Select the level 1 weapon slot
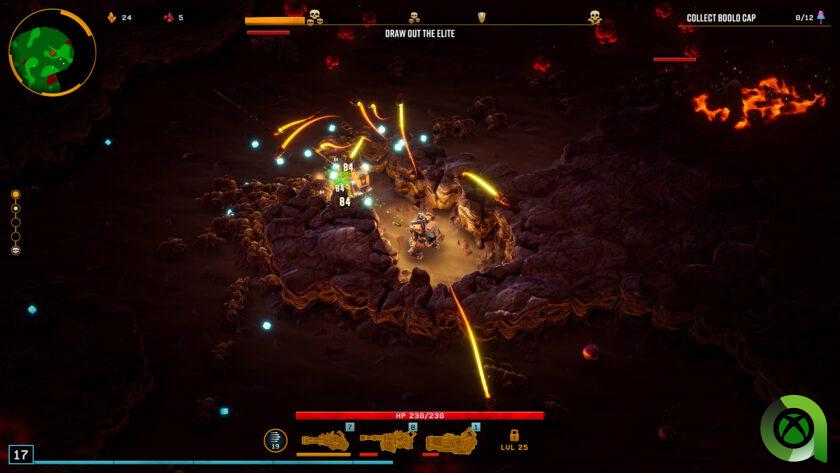 pyautogui.click(x=451, y=440)
